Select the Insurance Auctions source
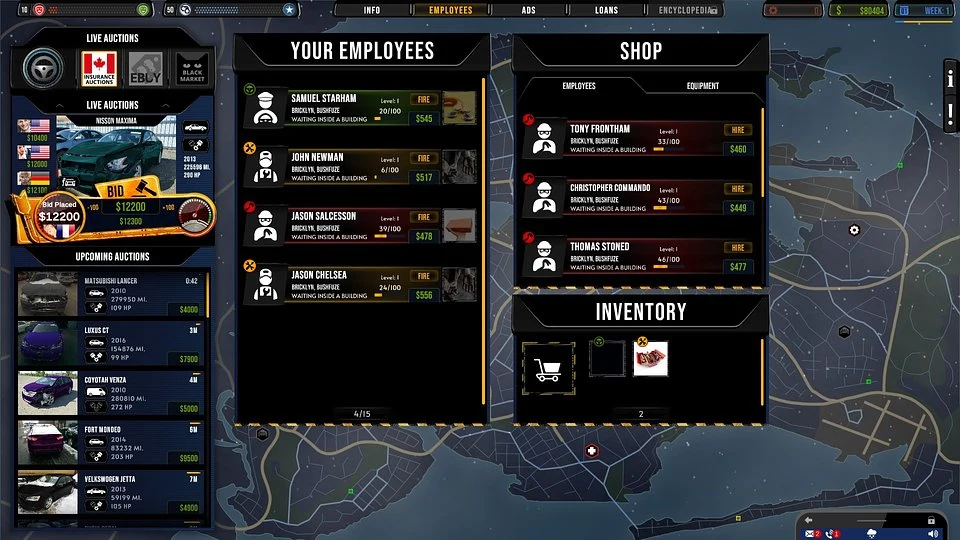Image resolution: width=960 pixels, height=540 pixels. (100, 69)
